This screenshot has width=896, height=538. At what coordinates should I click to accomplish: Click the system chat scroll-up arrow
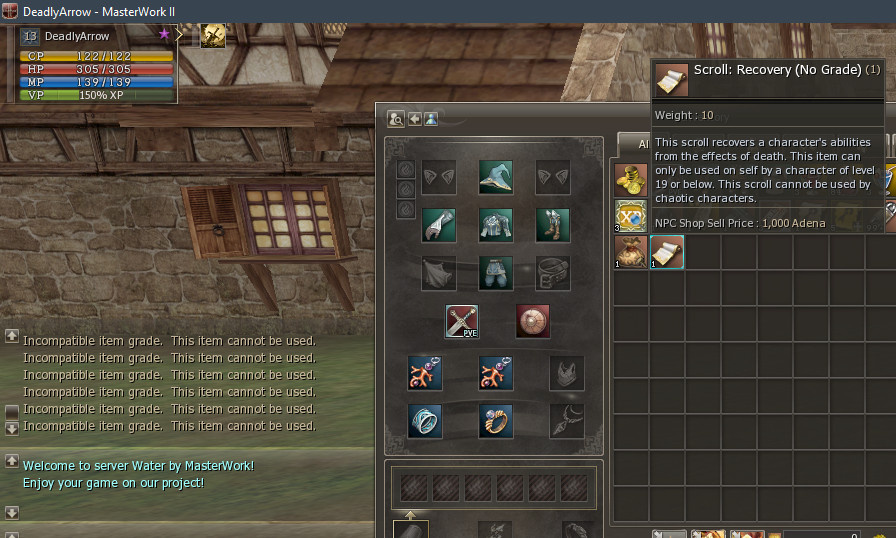point(12,338)
